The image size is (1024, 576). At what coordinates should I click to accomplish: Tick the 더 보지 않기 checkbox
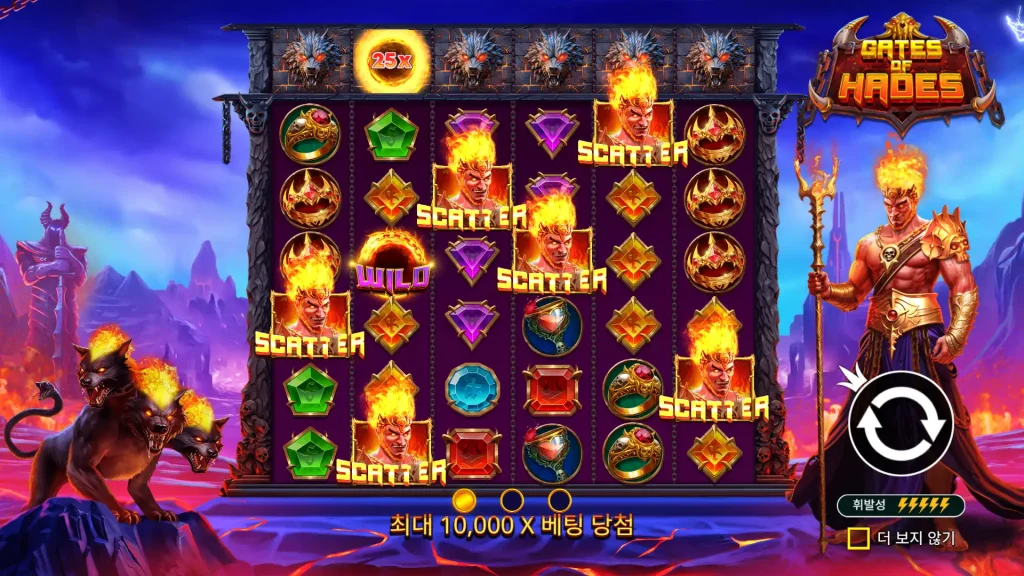point(857,539)
